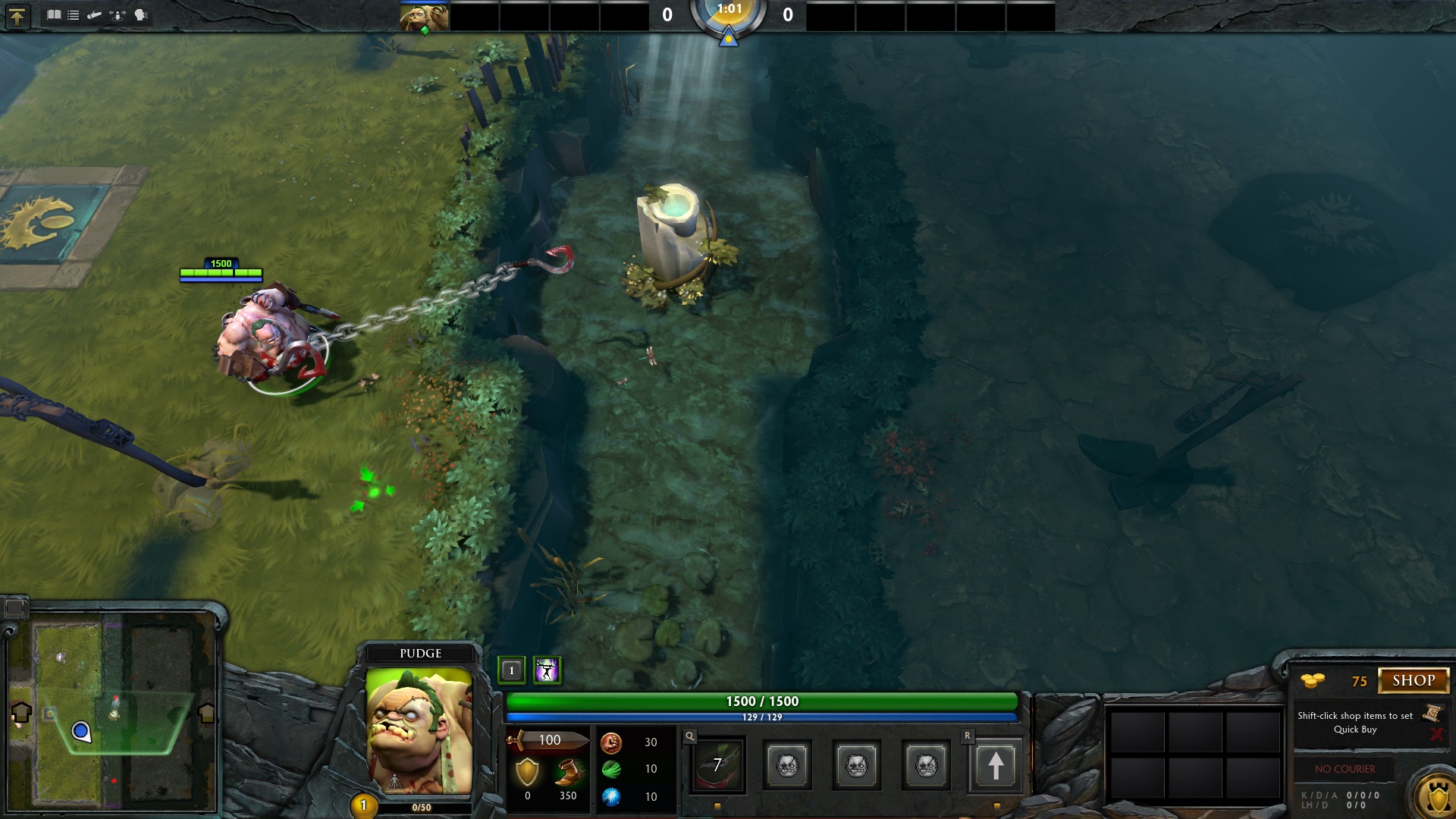Click the shared unit control icon
The height and width of the screenshot is (819, 1456).
[118, 14]
